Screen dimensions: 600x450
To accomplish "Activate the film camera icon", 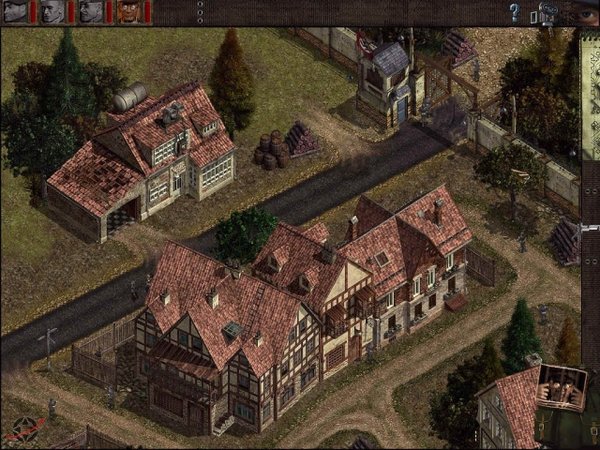I will click(x=546, y=13).
